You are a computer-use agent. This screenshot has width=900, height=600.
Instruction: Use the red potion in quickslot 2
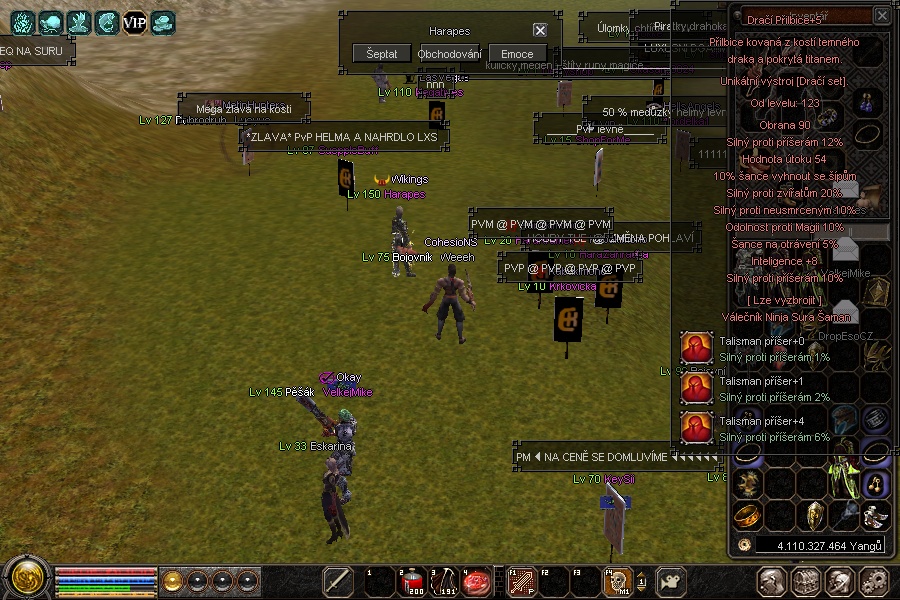[411, 581]
